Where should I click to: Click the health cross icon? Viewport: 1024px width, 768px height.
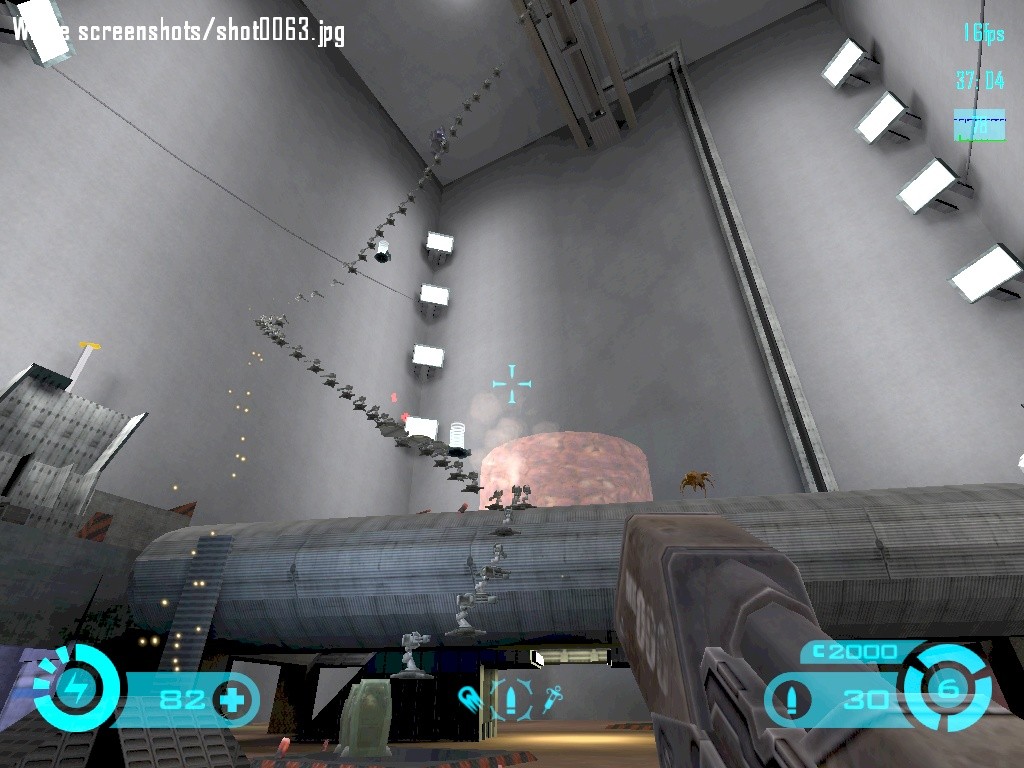[x=232, y=698]
